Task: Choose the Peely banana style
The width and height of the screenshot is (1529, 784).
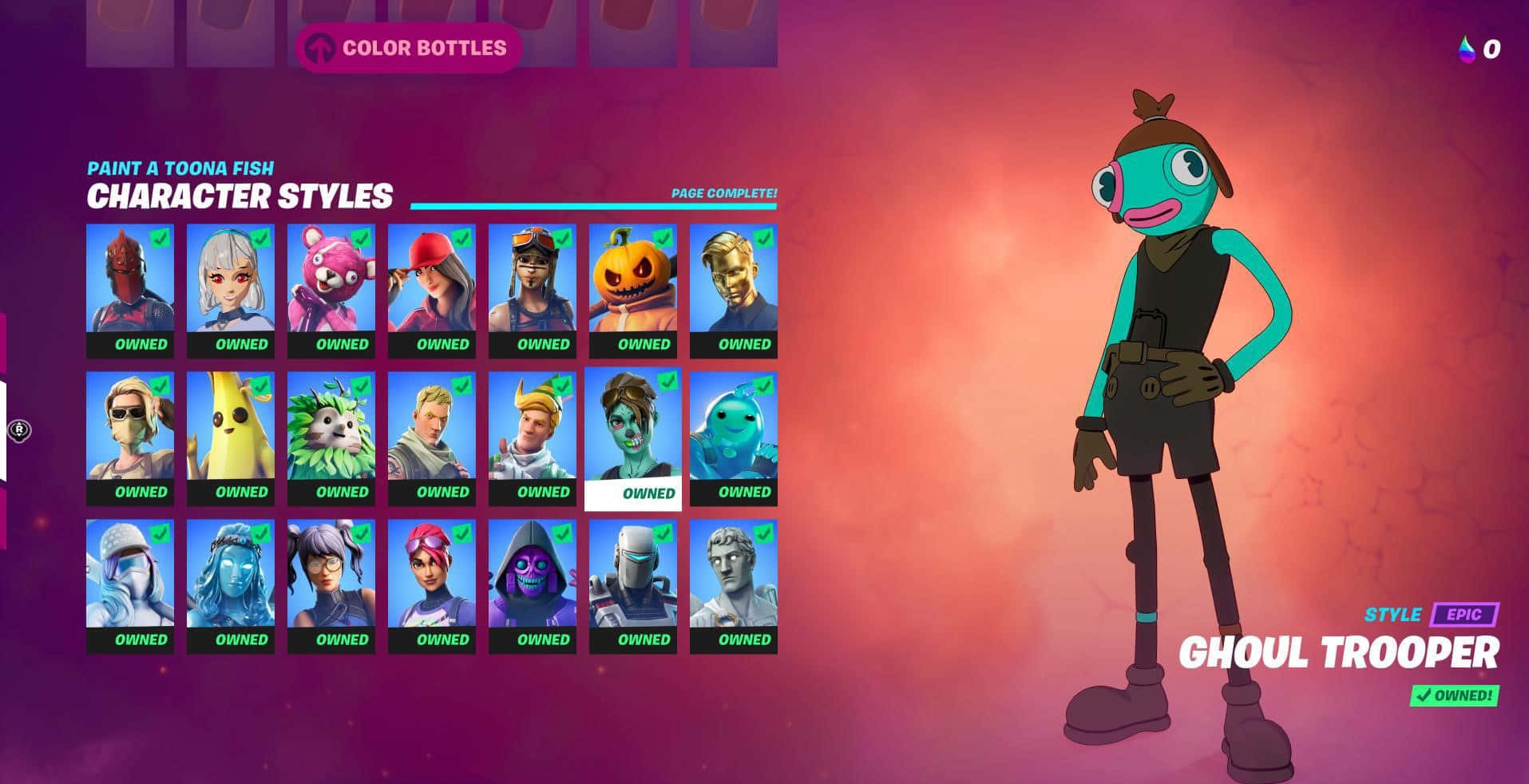Action: [231, 438]
